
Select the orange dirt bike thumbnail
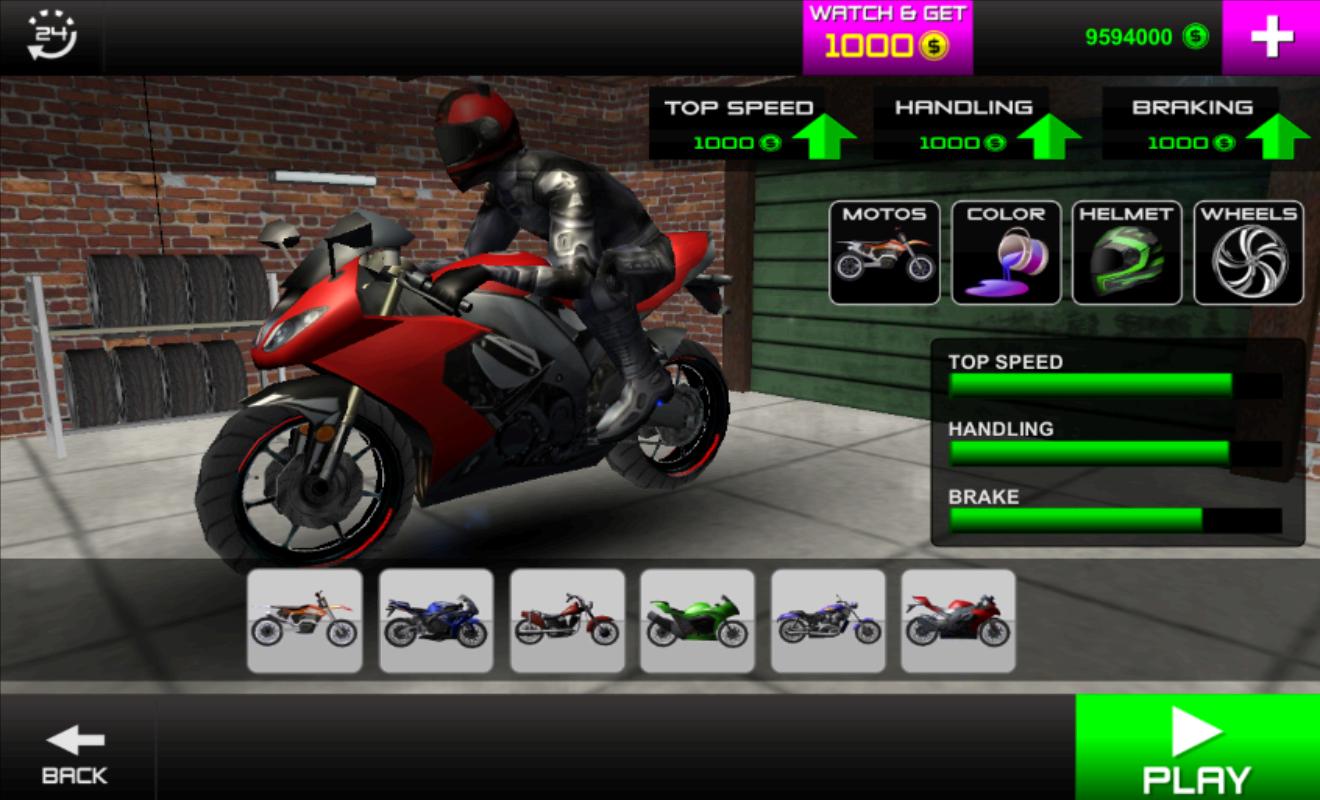pos(305,620)
